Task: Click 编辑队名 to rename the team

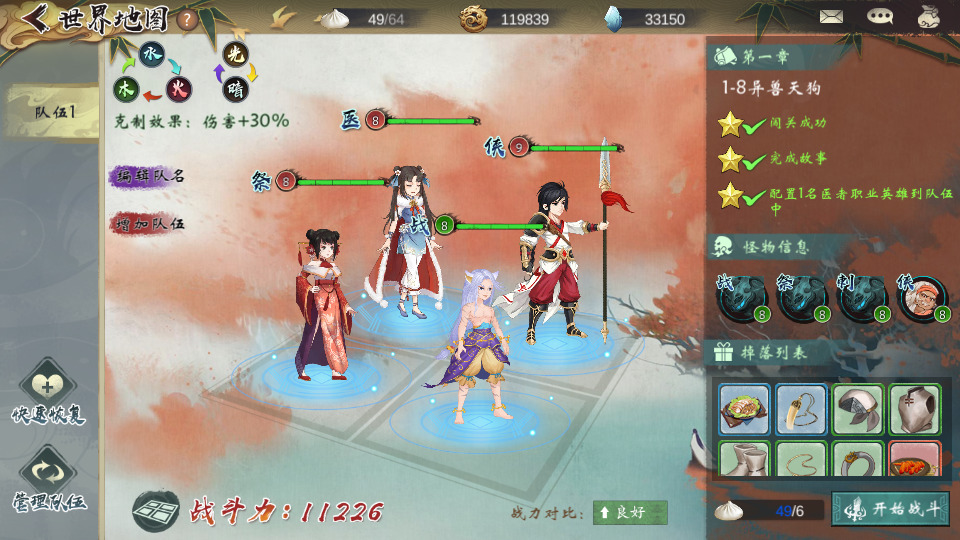Action: (149, 176)
